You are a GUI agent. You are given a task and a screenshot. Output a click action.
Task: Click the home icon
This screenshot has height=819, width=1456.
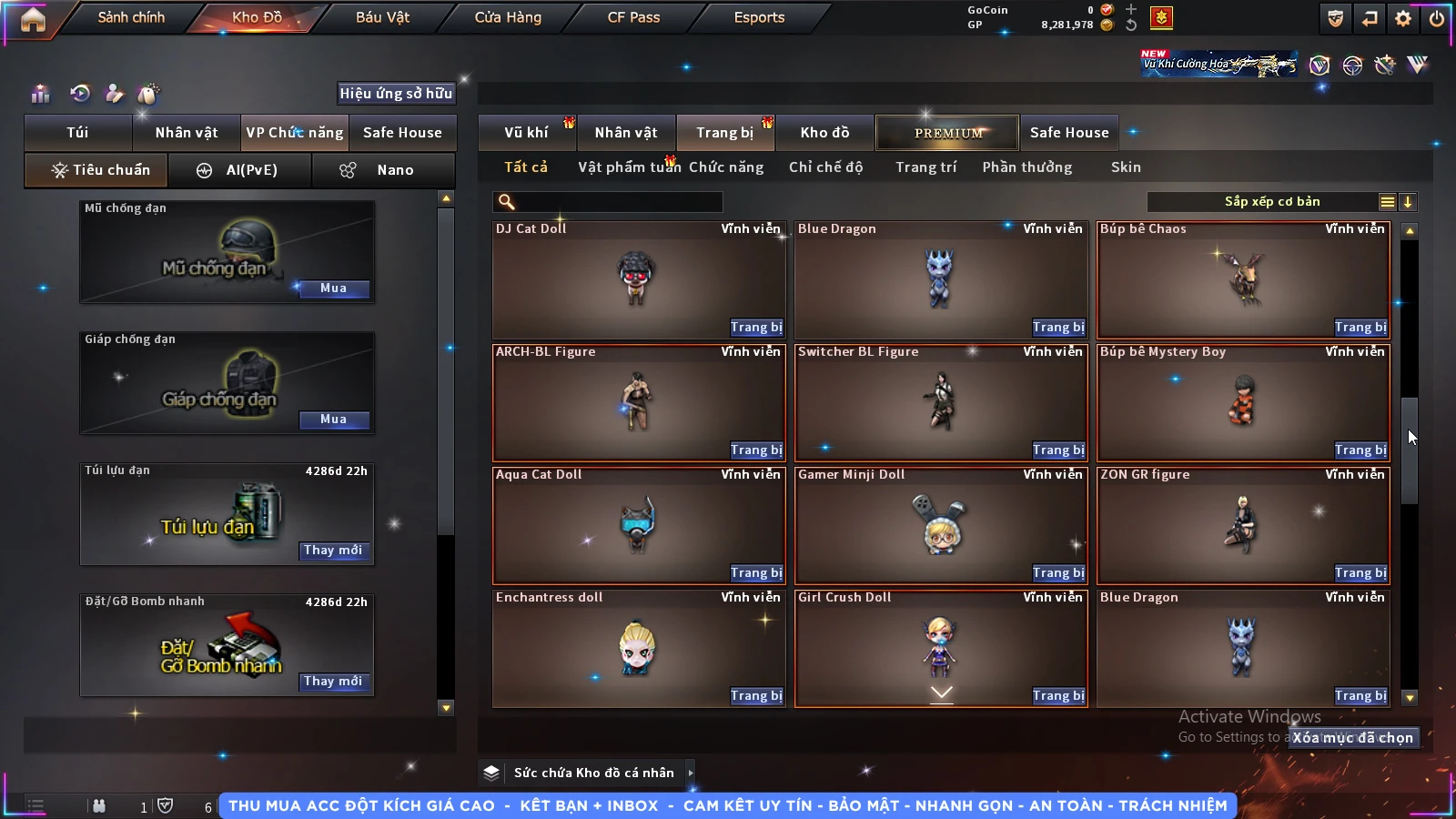(33, 19)
